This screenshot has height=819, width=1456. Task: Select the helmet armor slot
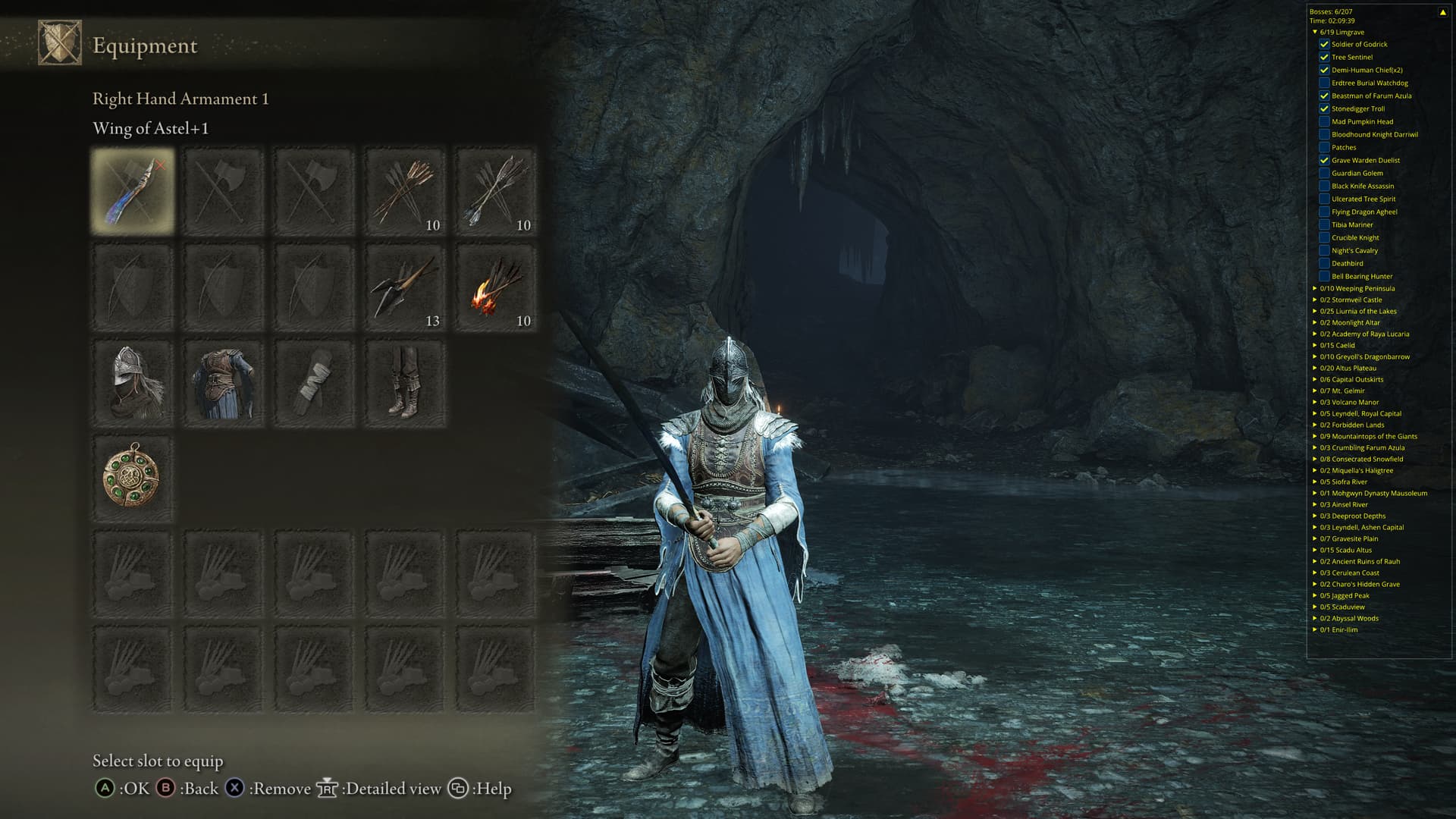click(x=133, y=384)
